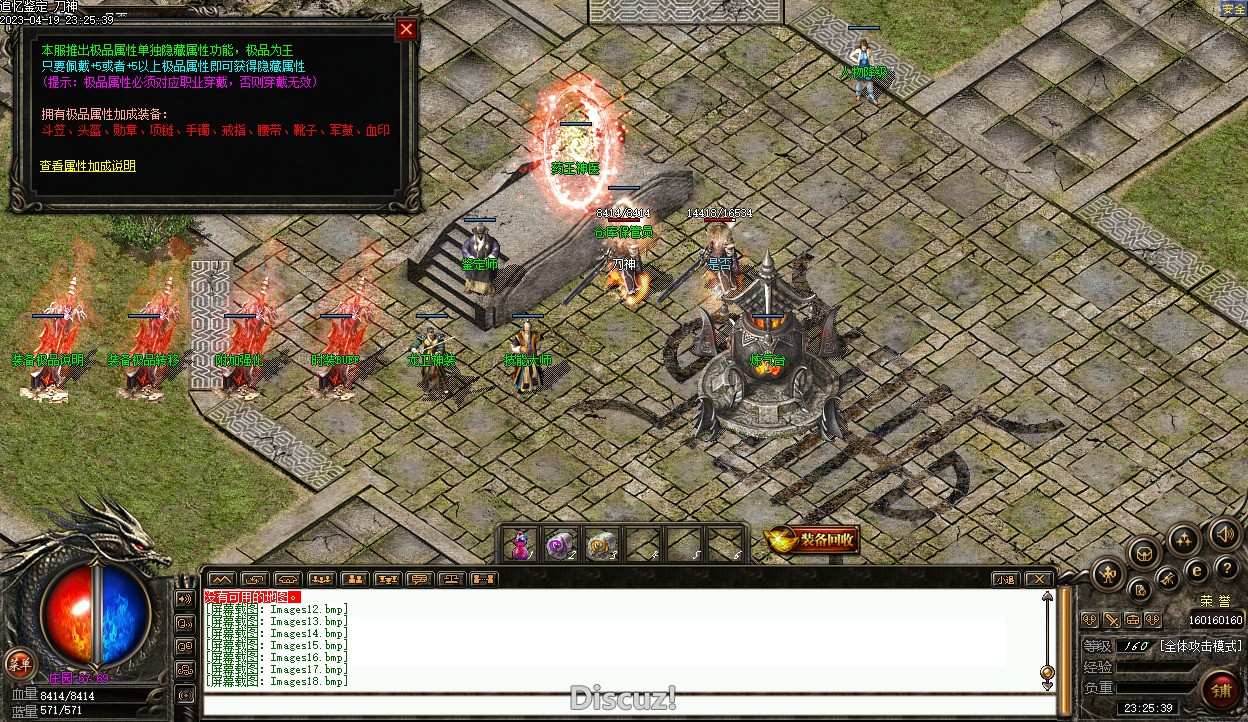
Task: Close the chat panel with its X button
Action: pos(1039,579)
